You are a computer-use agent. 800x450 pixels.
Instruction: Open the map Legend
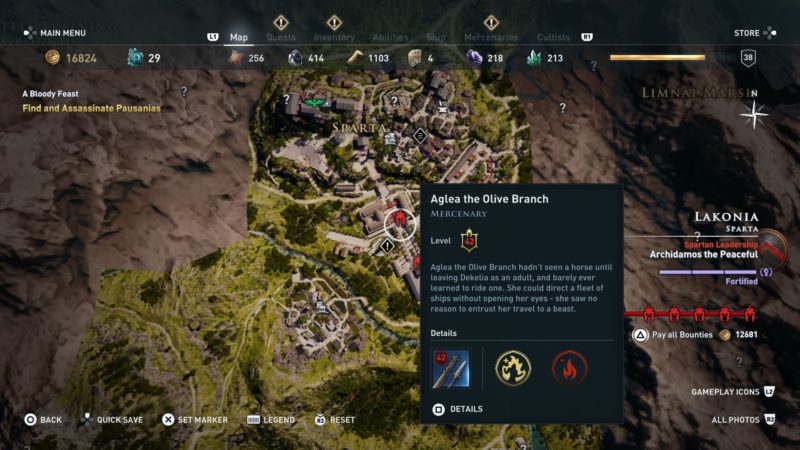coord(271,420)
